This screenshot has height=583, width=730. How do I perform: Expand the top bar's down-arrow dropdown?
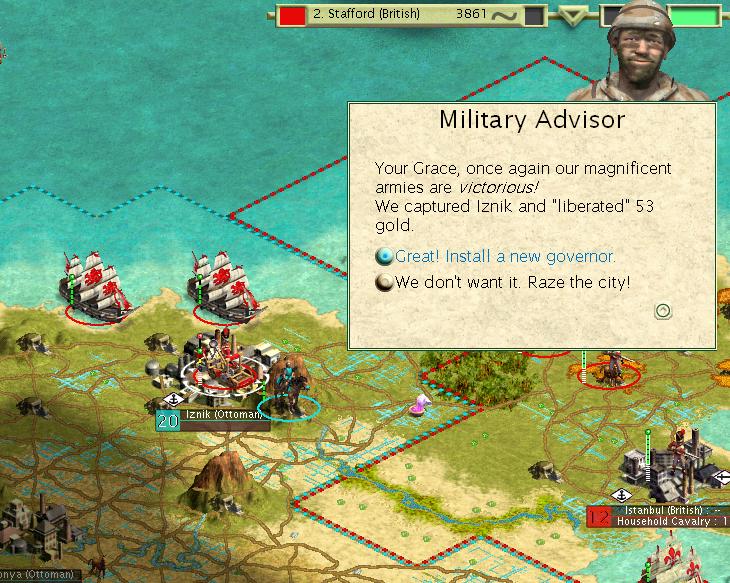coord(573,16)
